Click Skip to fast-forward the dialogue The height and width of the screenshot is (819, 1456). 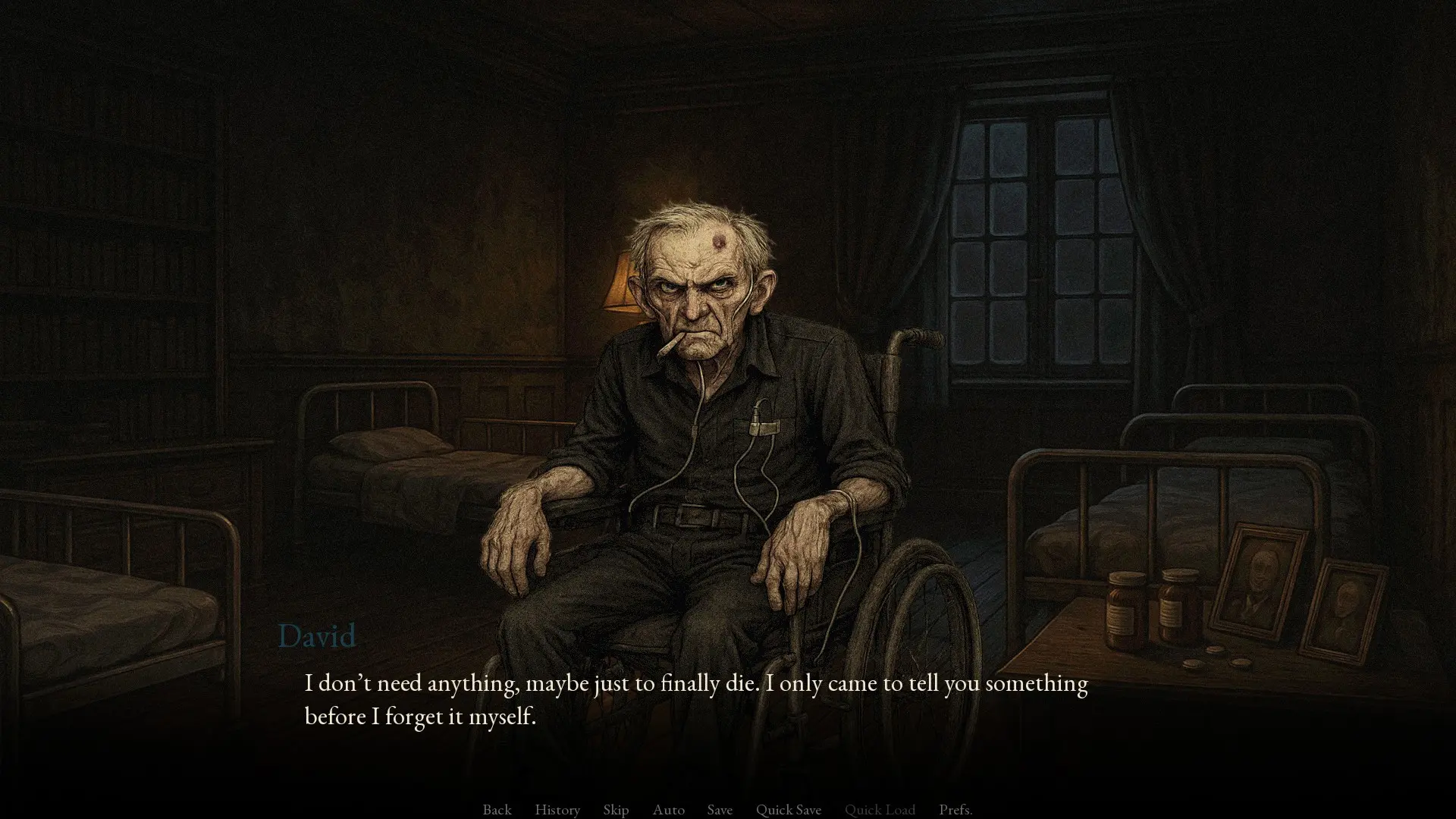tap(615, 809)
